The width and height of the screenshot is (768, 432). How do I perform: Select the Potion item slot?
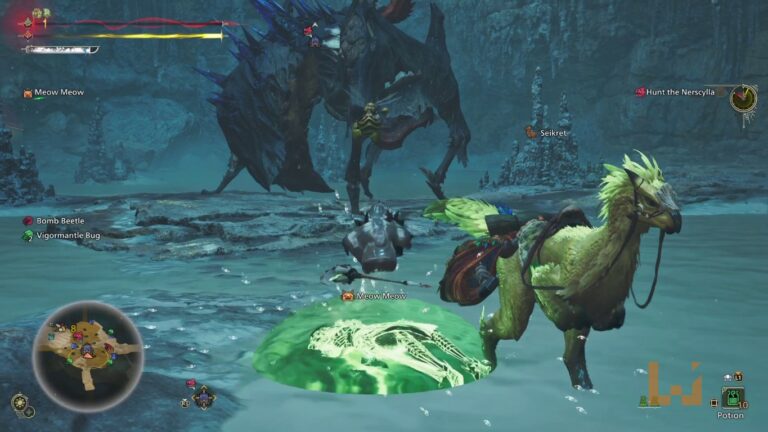(732, 399)
